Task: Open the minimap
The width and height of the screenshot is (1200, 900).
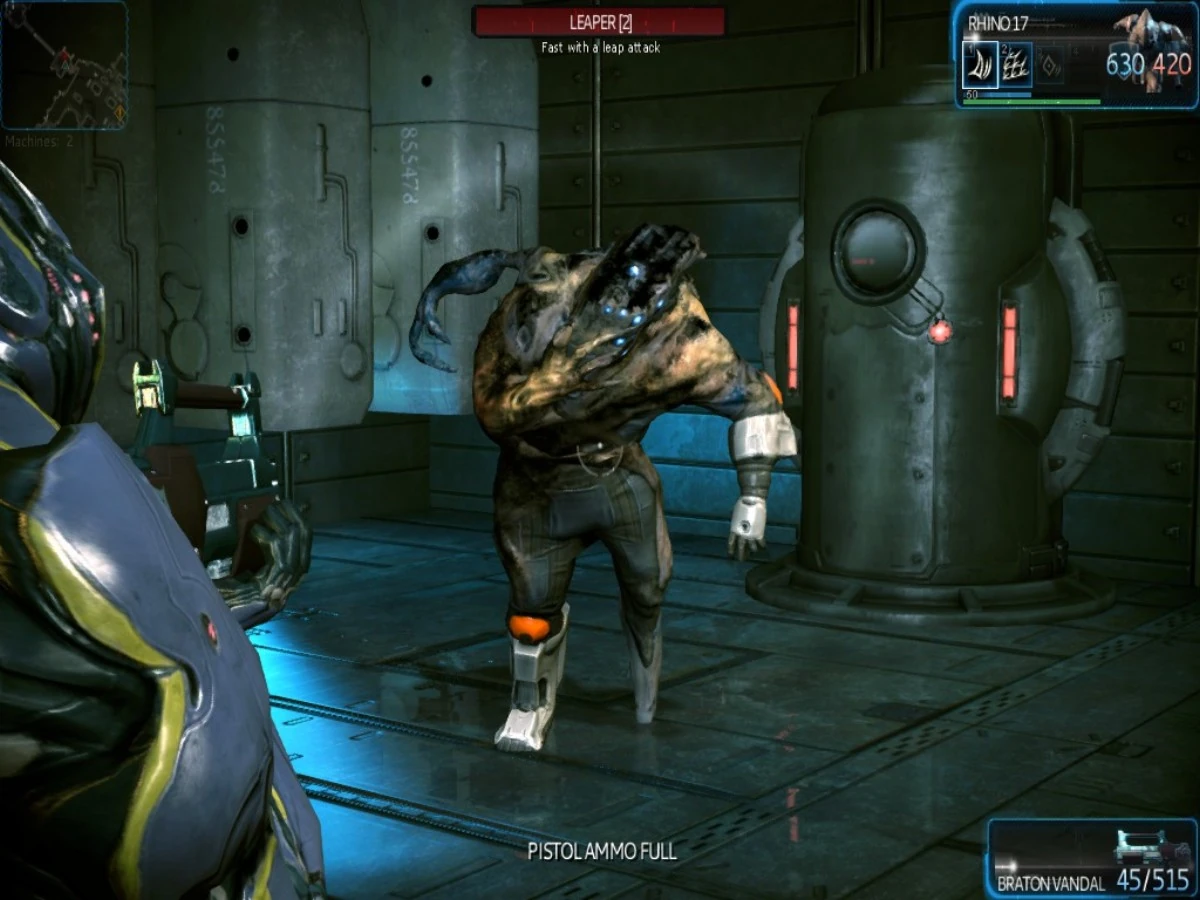Action: point(64,65)
